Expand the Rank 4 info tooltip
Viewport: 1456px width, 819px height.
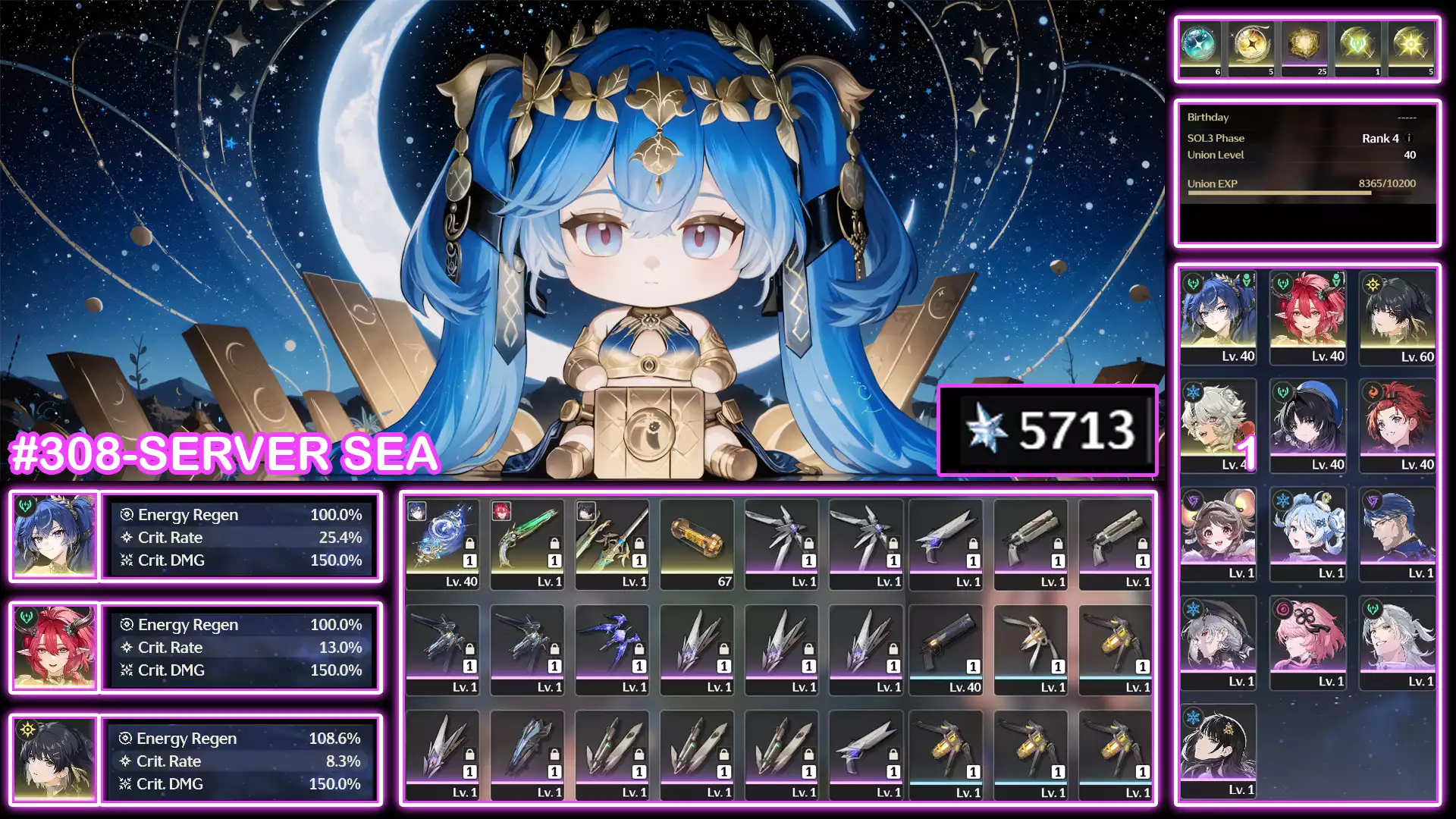click(x=1409, y=139)
